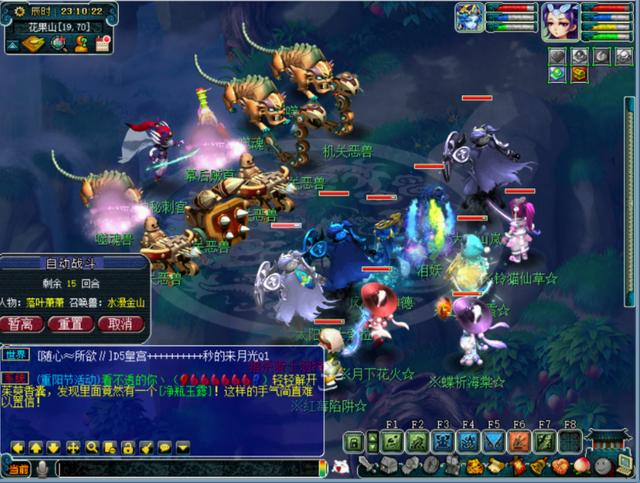
Task: Trigger the orange F6 skill
Action: point(519,441)
